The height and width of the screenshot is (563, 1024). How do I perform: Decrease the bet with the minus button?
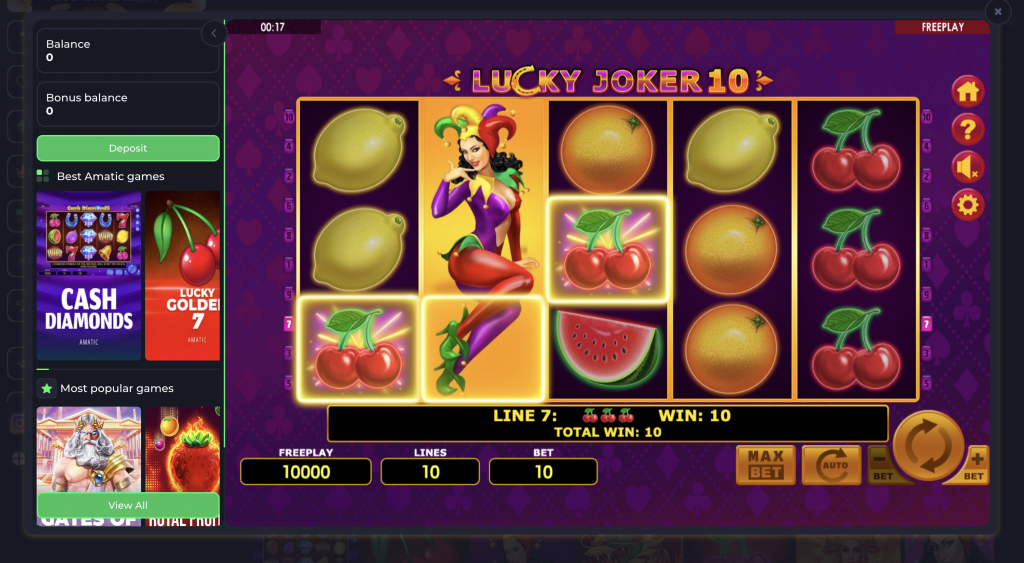click(880, 466)
